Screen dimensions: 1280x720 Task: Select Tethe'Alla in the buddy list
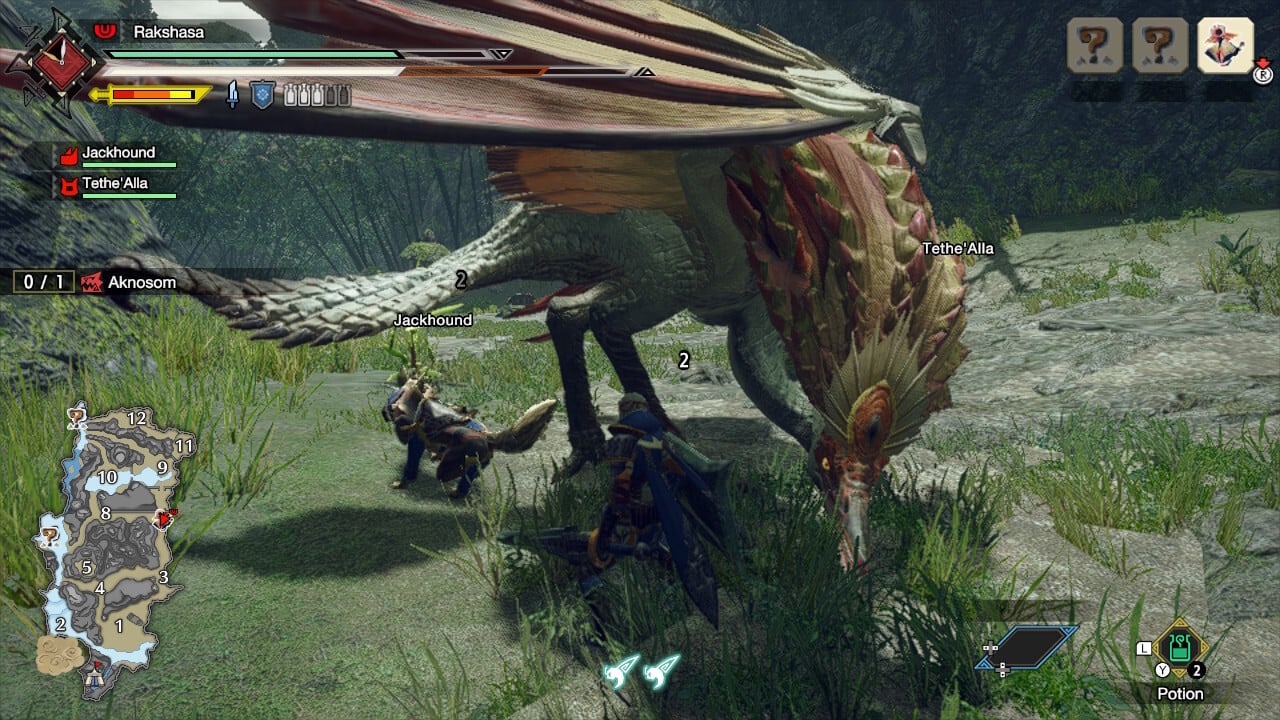(x=114, y=184)
